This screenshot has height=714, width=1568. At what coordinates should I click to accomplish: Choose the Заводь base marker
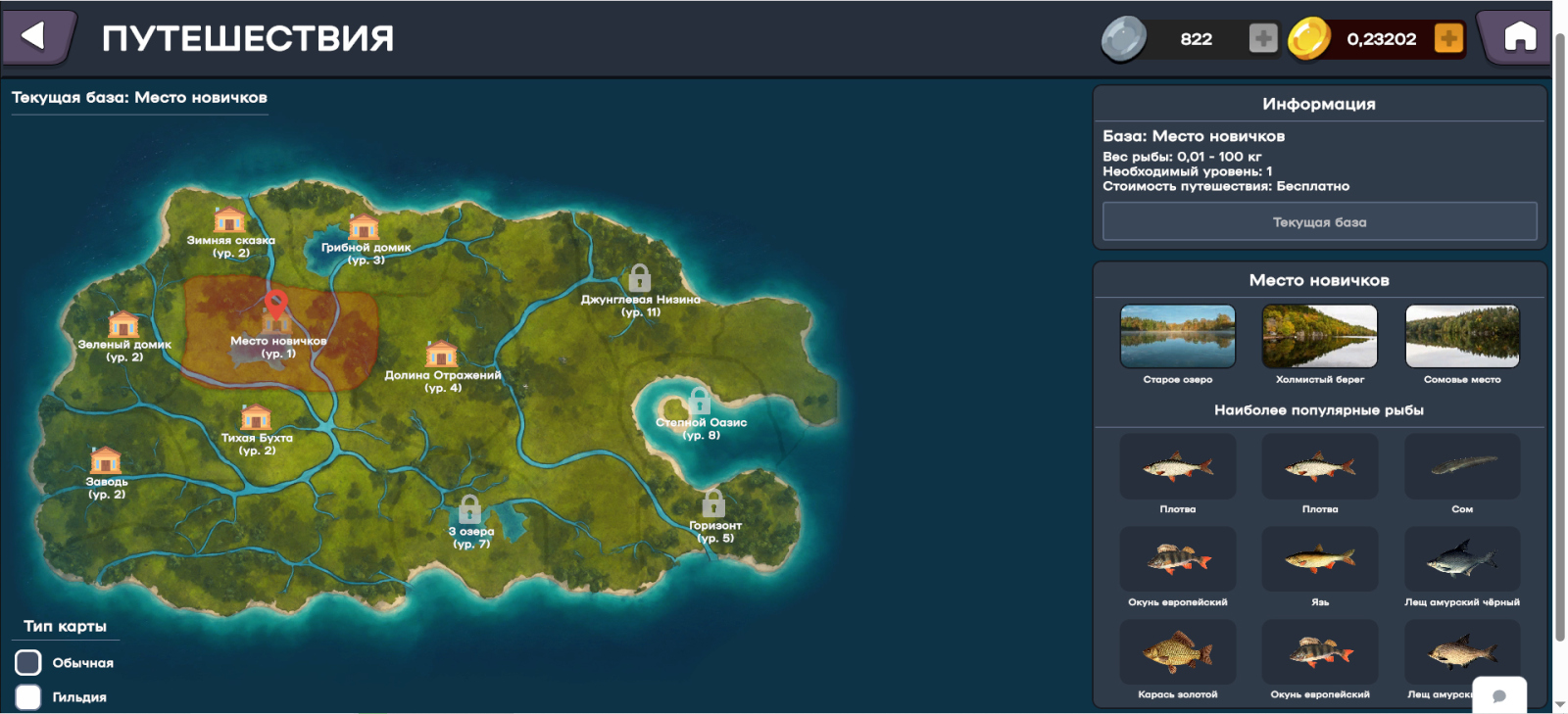(106, 460)
